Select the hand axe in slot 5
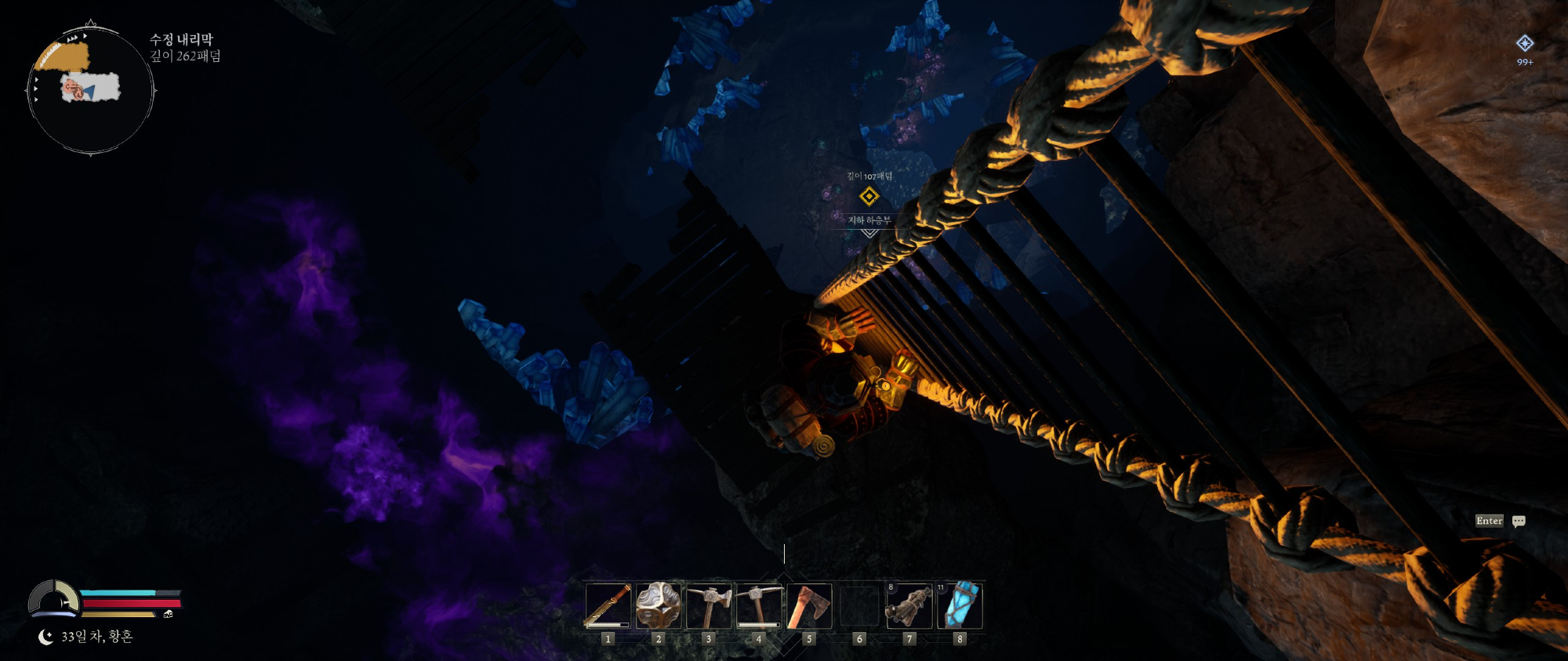 [x=808, y=606]
